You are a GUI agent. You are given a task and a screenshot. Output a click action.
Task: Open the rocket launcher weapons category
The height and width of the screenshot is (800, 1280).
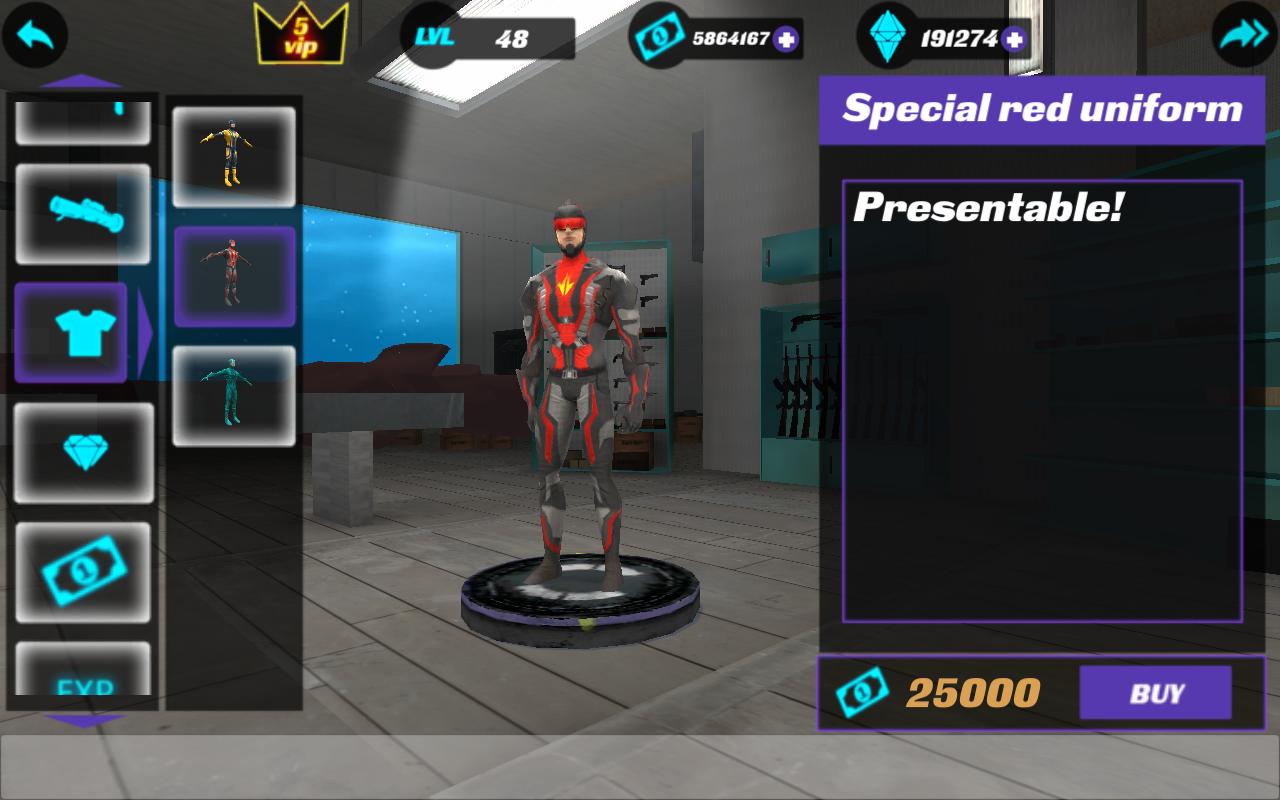(84, 213)
